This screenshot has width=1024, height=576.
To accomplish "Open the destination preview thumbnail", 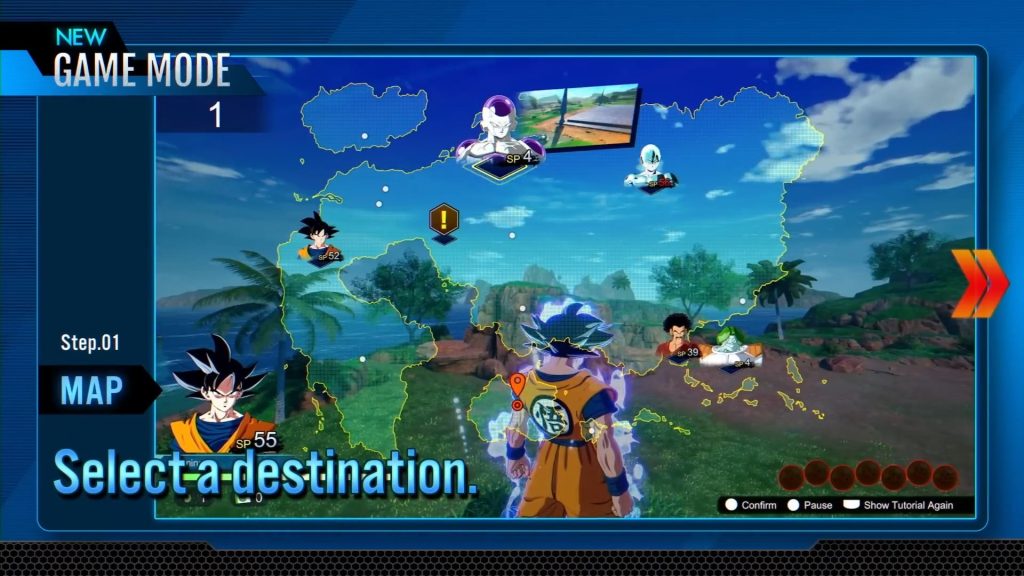I will click(577, 116).
